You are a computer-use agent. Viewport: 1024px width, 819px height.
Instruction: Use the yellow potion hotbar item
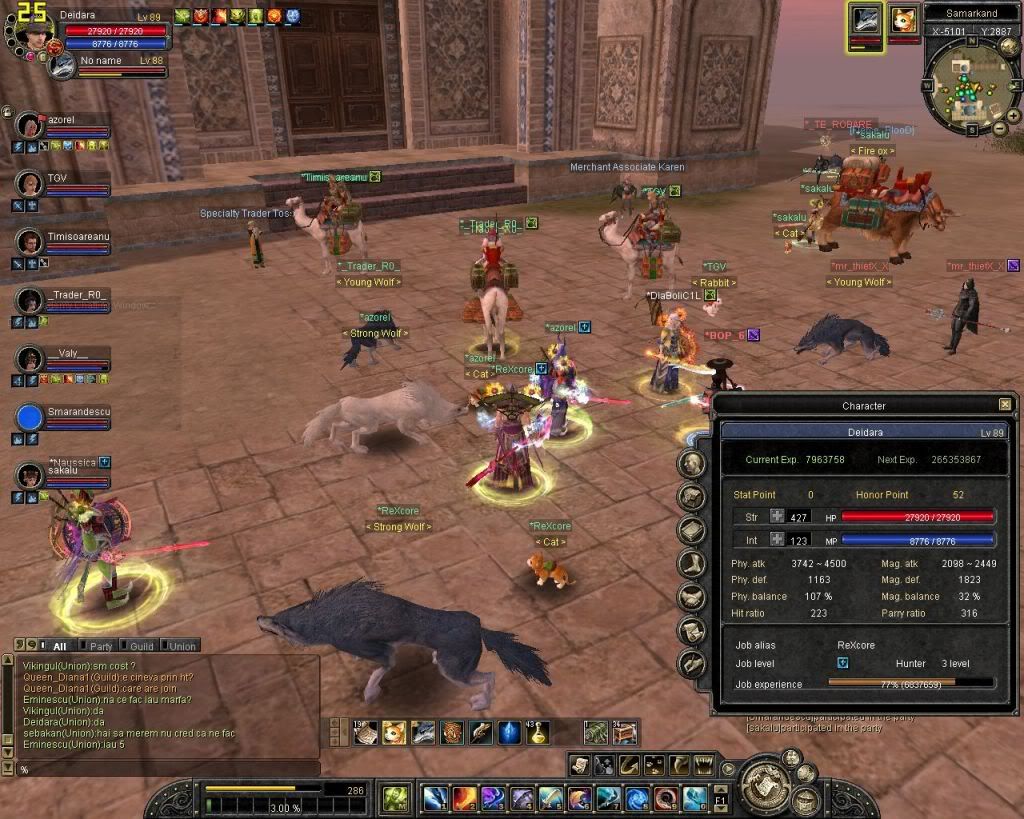538,733
